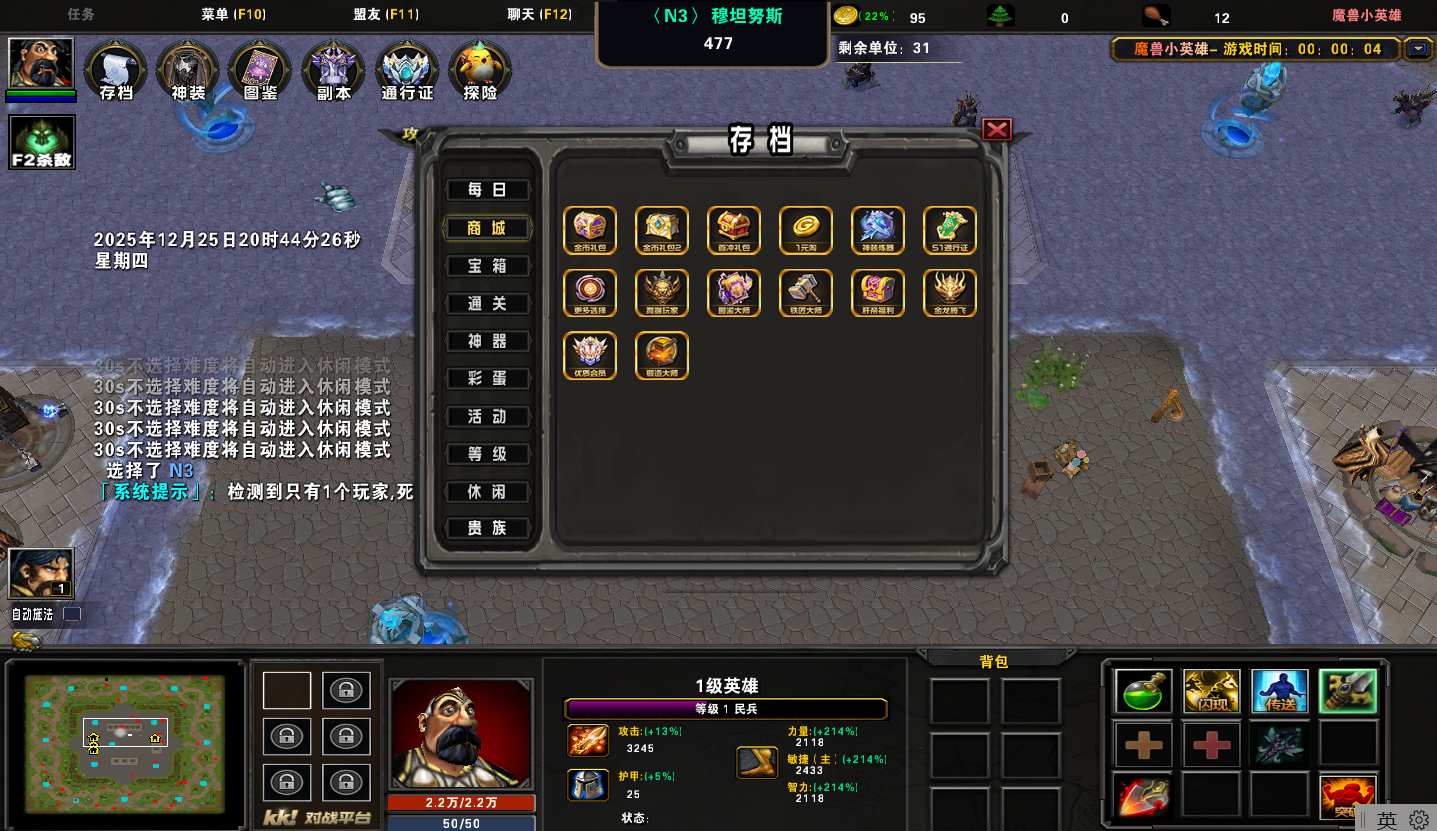
Task: Open 菜单 (F10) in the top bar
Action: 232,15
